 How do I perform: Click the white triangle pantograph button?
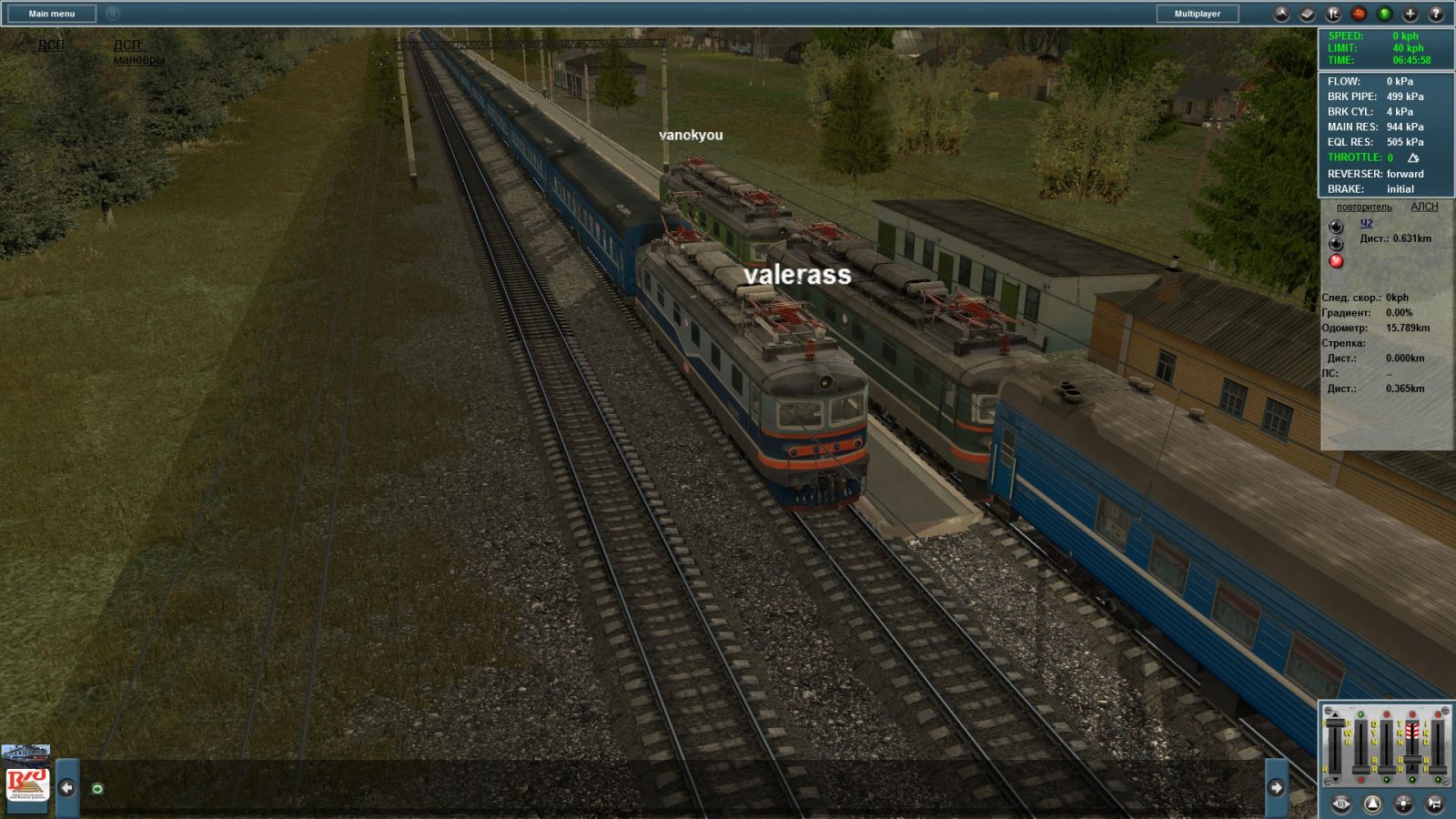point(1372,804)
